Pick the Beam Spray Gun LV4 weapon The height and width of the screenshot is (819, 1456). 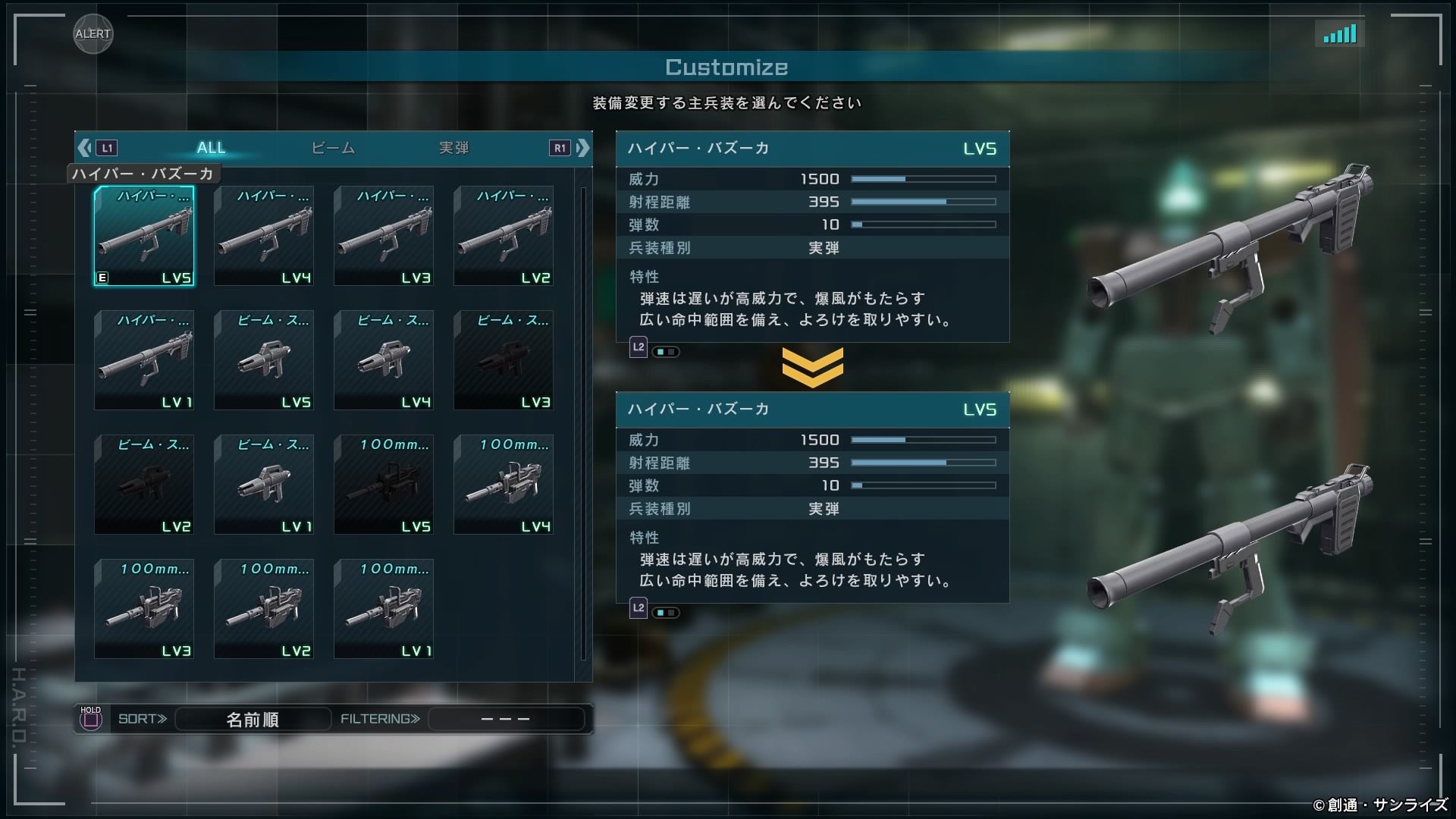tap(384, 360)
